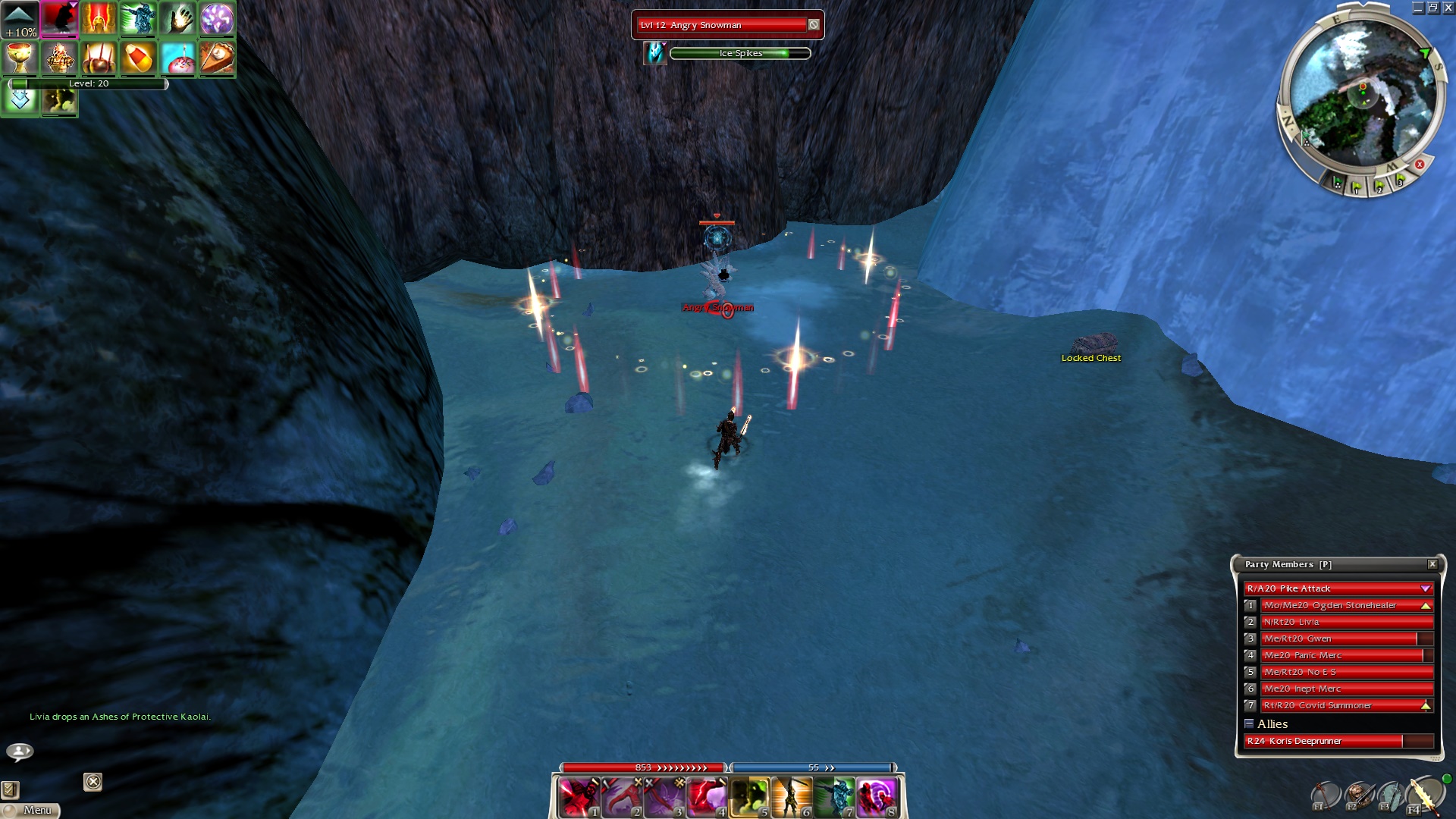Screen dimensions: 1456x819
Task: Collapse the Allies section
Action: point(1249,723)
